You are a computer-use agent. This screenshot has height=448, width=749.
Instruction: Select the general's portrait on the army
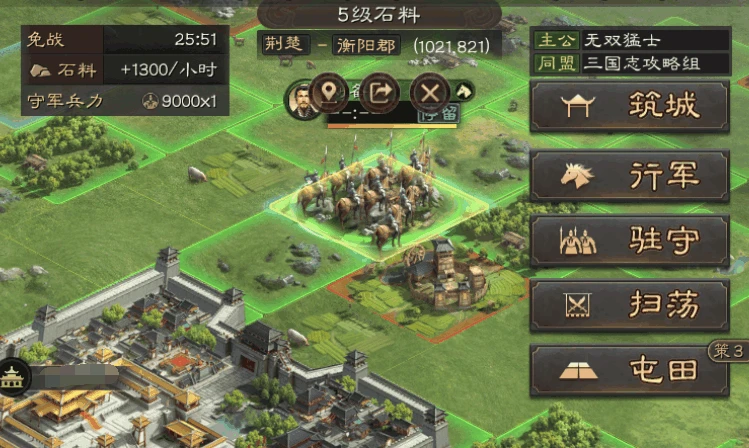coord(299,98)
